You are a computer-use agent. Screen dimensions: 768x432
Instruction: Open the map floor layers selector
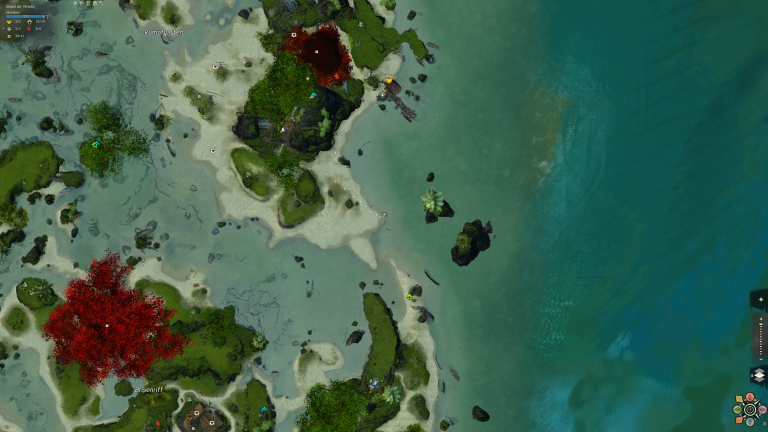click(758, 375)
